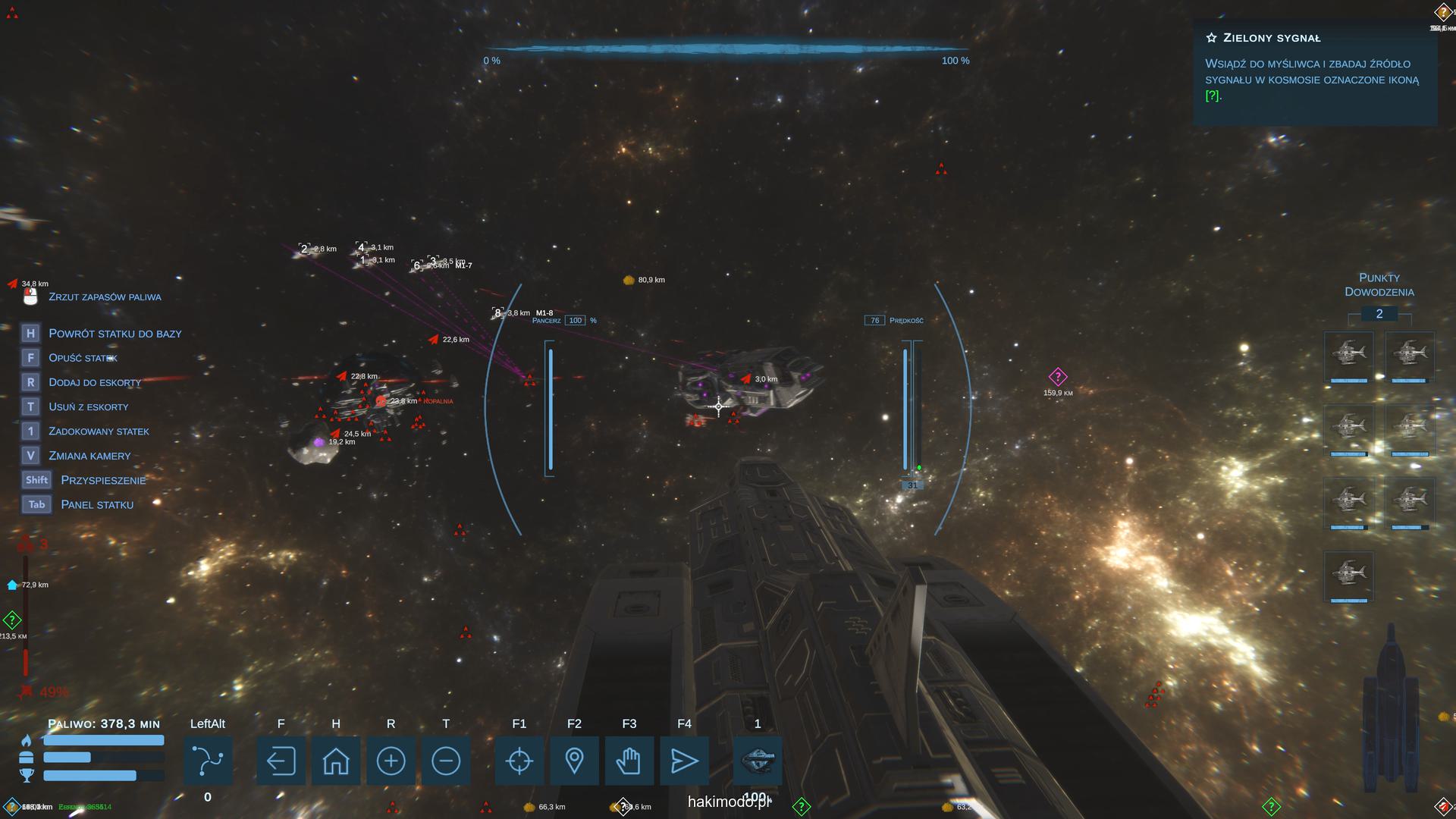Activate the crosshair target command
The width and height of the screenshot is (1456, 819).
[519, 761]
